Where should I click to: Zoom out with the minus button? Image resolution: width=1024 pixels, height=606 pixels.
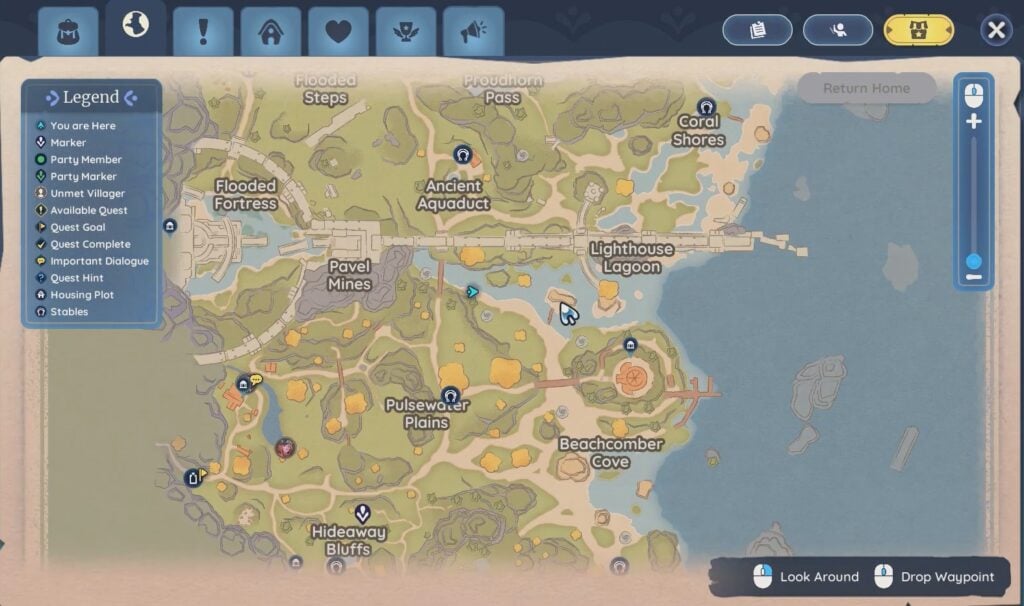click(973, 277)
